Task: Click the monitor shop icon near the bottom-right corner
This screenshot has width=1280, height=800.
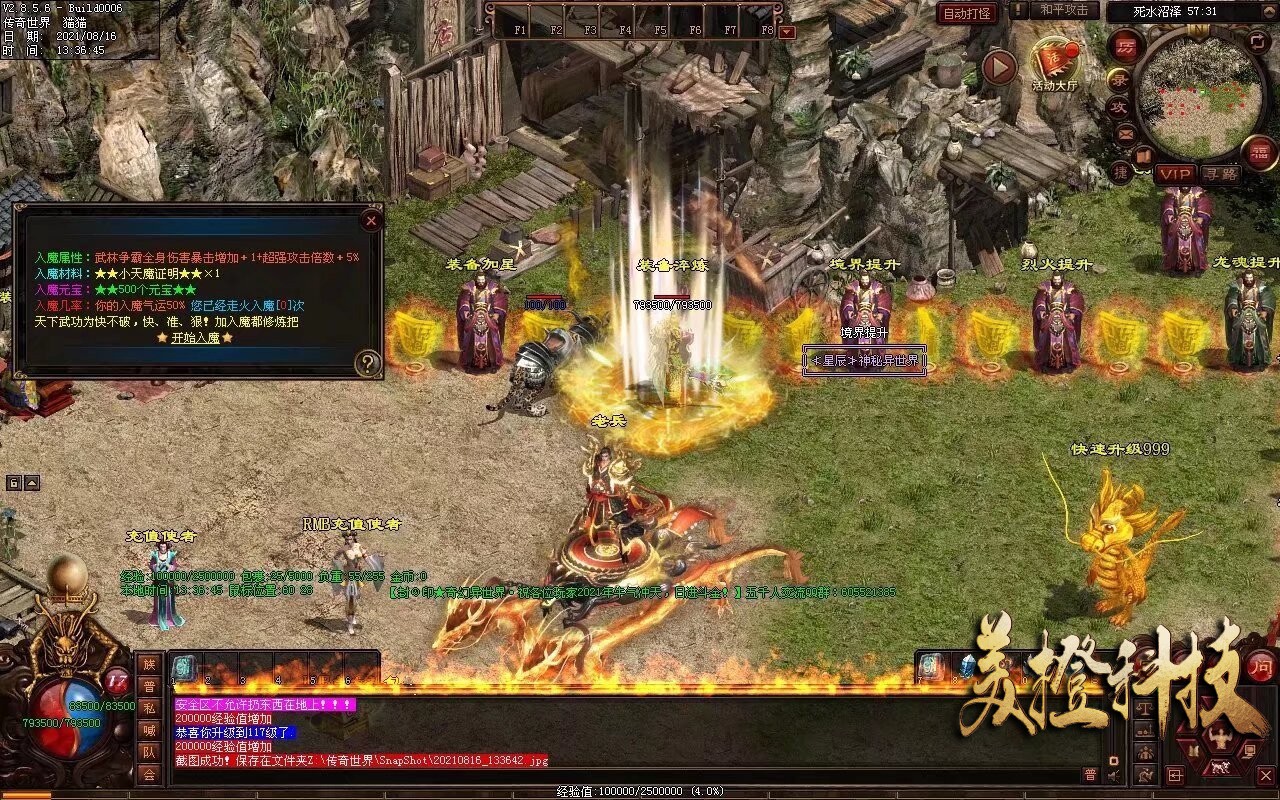Action: (1249, 751)
